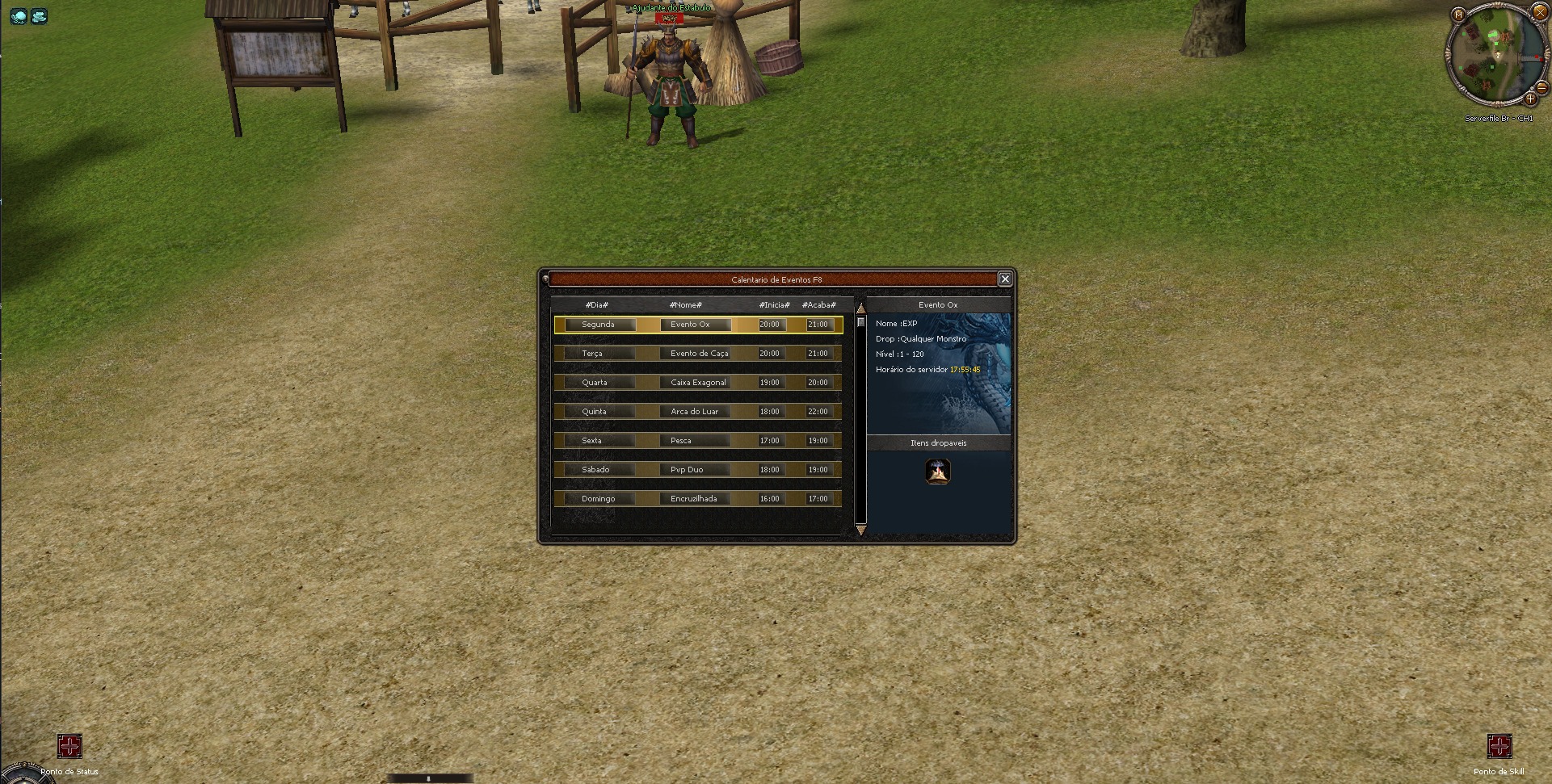Zoom out the minimap with the minus button

[x=1541, y=88]
